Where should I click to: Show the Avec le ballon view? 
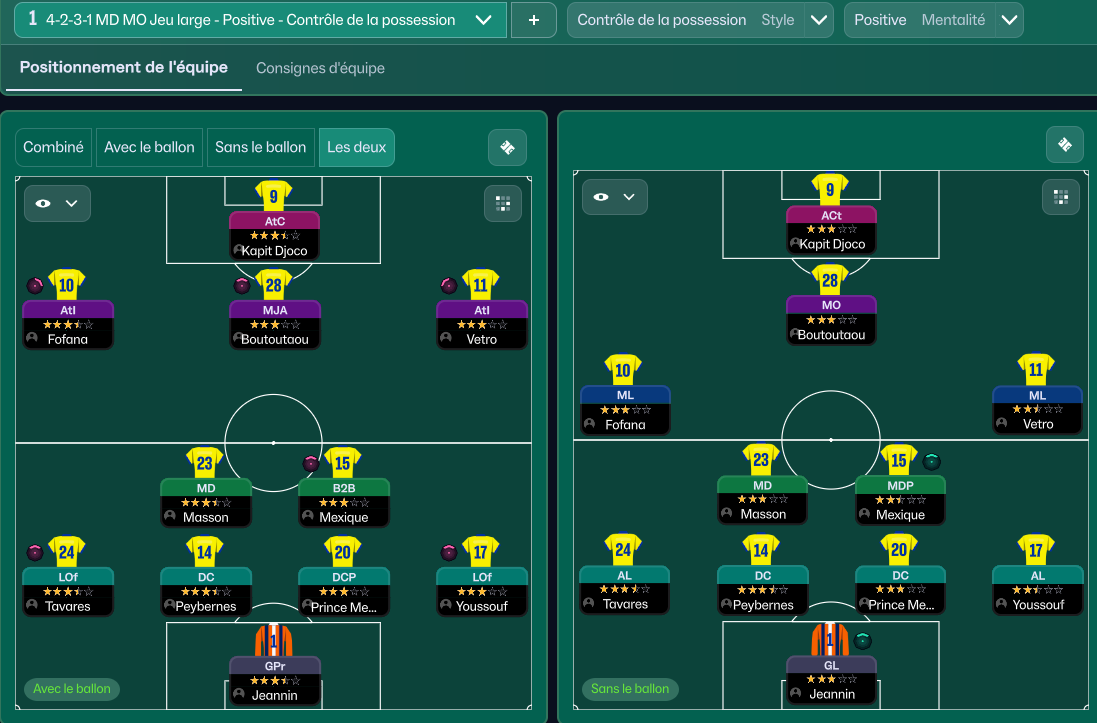coord(149,147)
